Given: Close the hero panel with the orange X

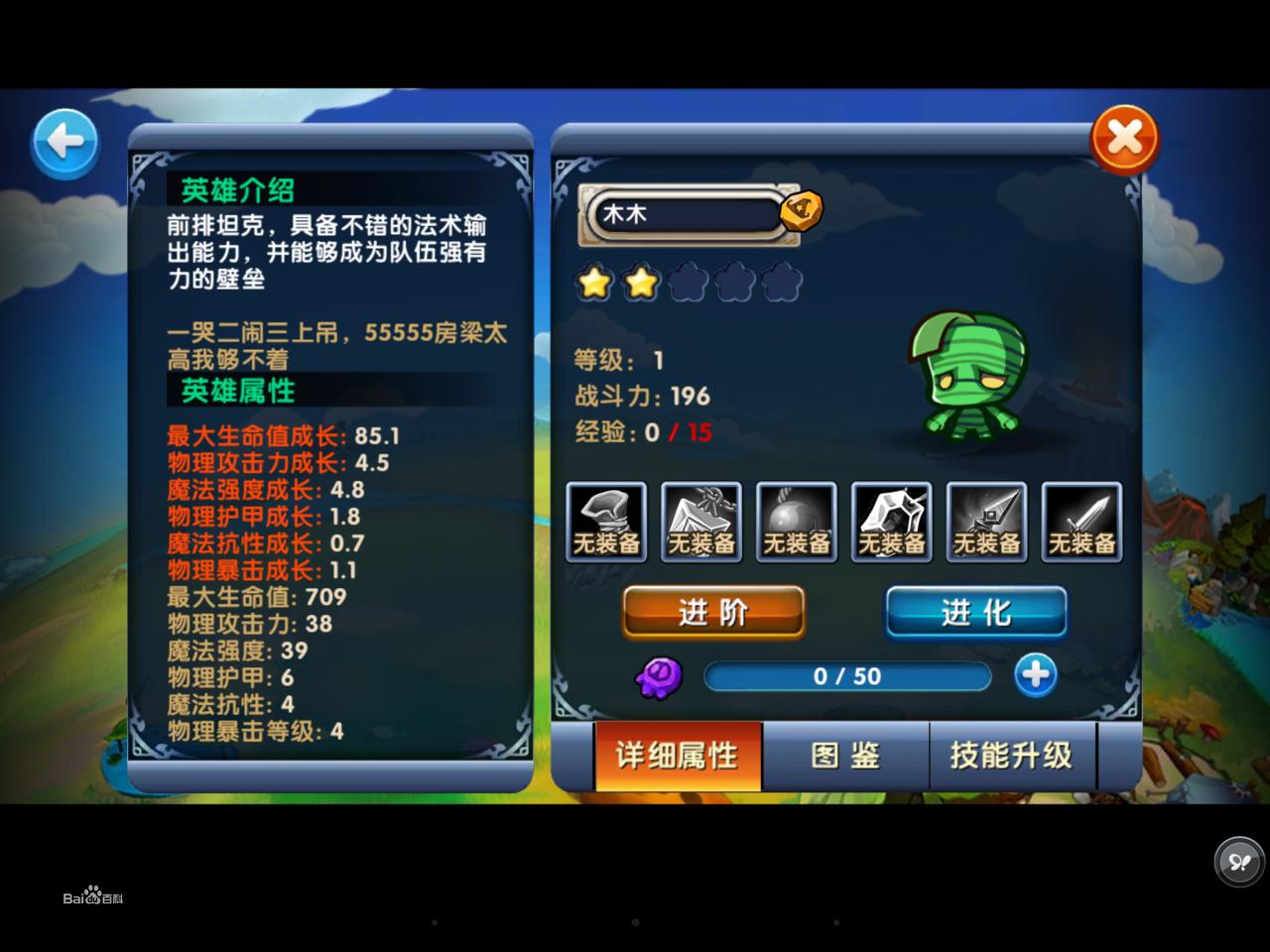Looking at the screenshot, I should coord(1124,140).
